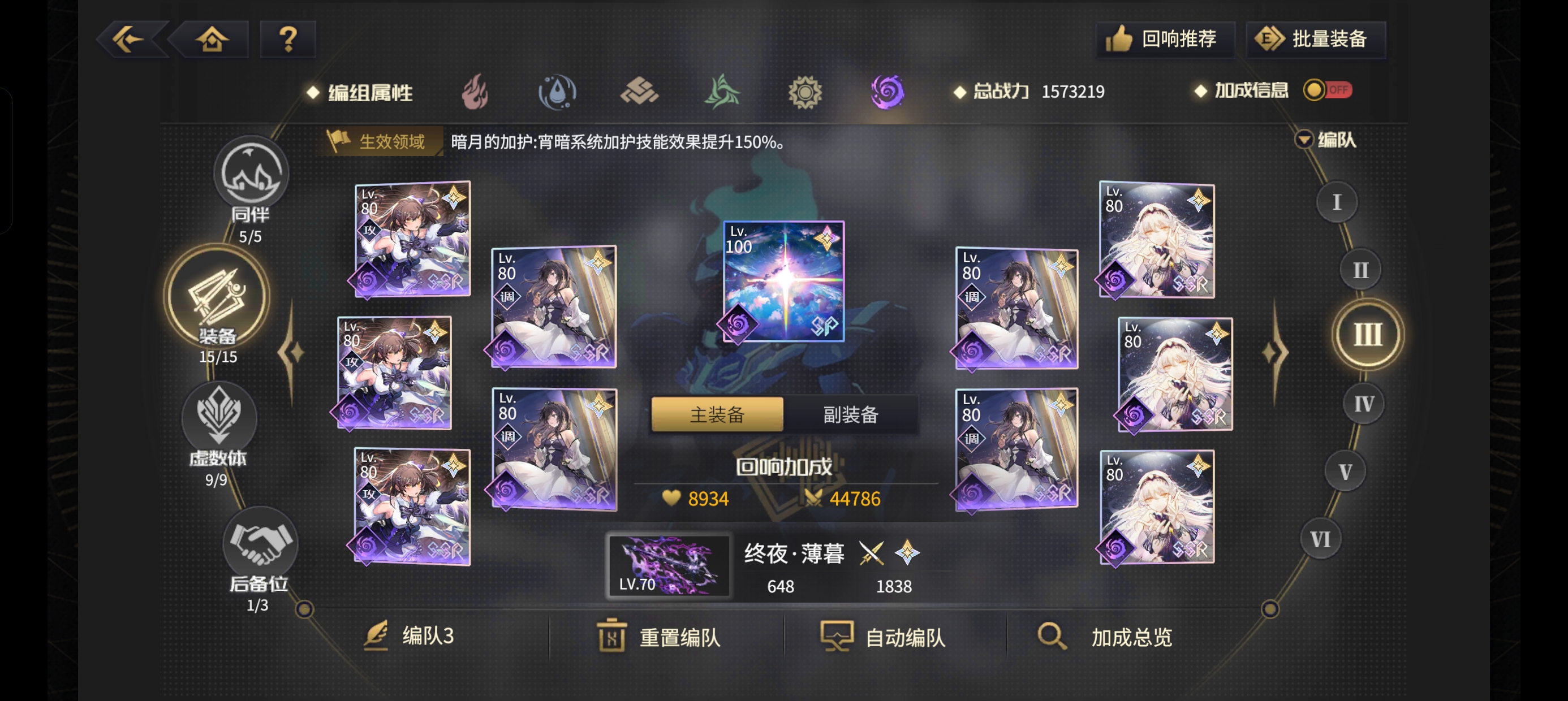1568x701 pixels.
Task: Open the help question mark icon
Action: [287, 38]
